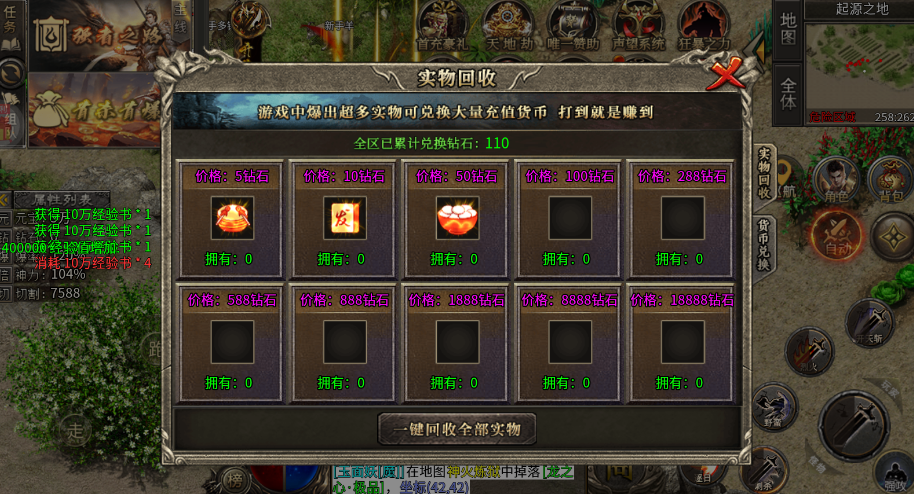Viewport: 914px width, 494px height.
Task: Open the 地图 map button
Action: (x=788, y=29)
